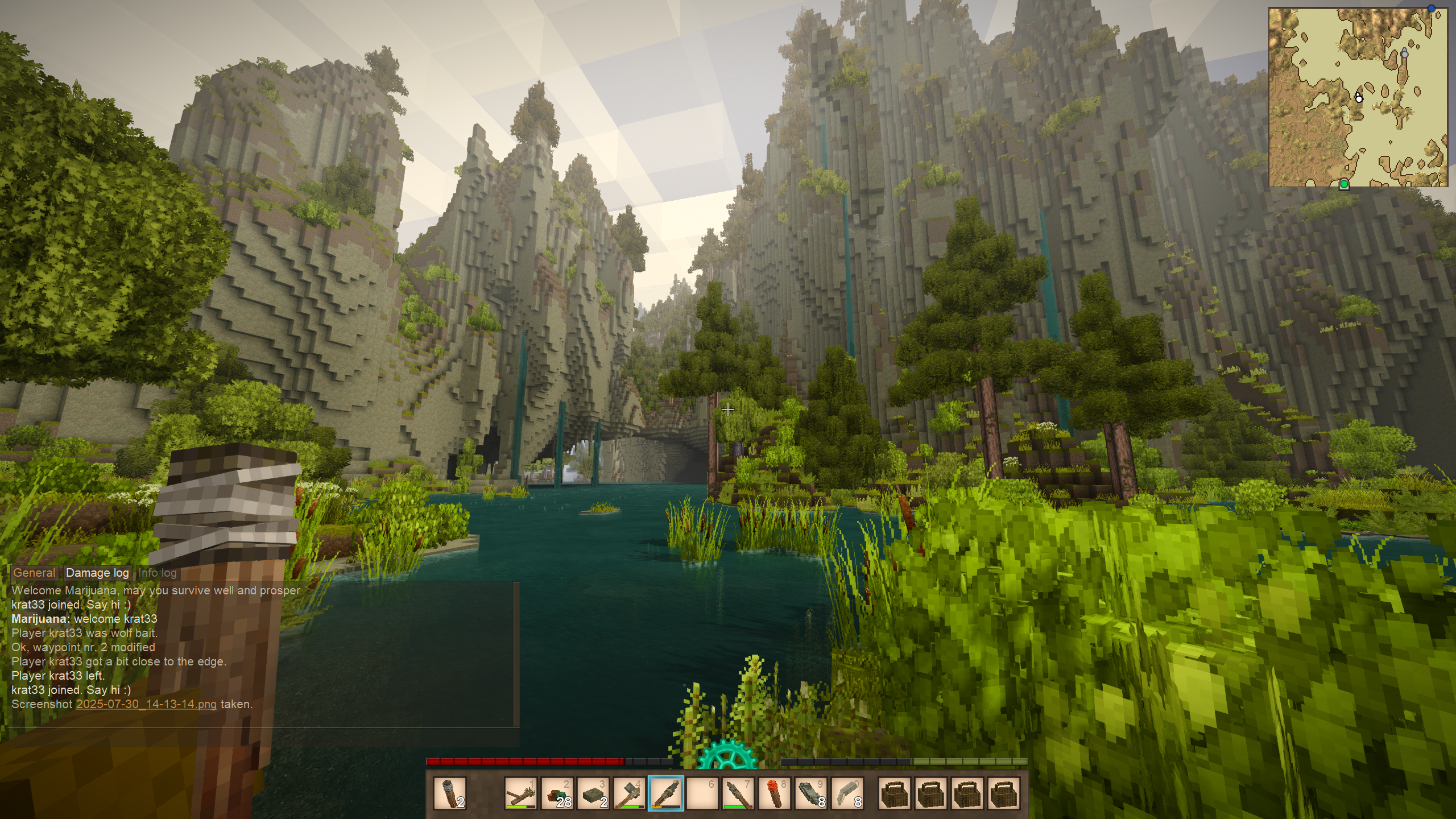This screenshot has height=819, width=1456.
Task: Show the Info log tab
Action: pyautogui.click(x=158, y=573)
